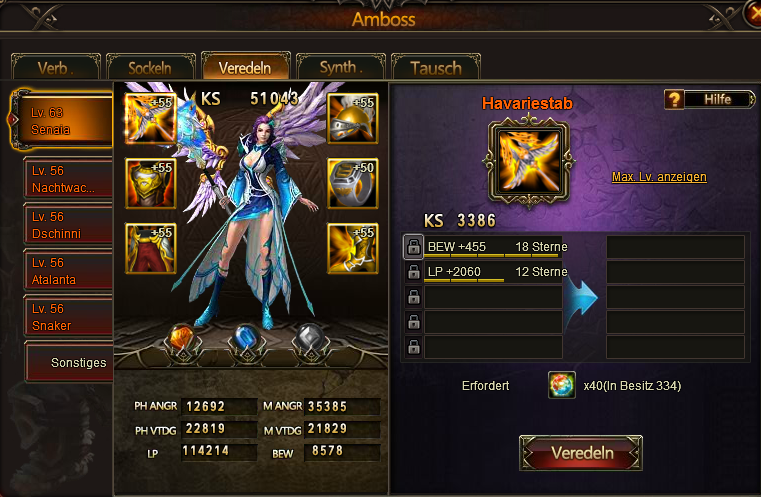Select the Synth. tab

pyautogui.click(x=340, y=68)
